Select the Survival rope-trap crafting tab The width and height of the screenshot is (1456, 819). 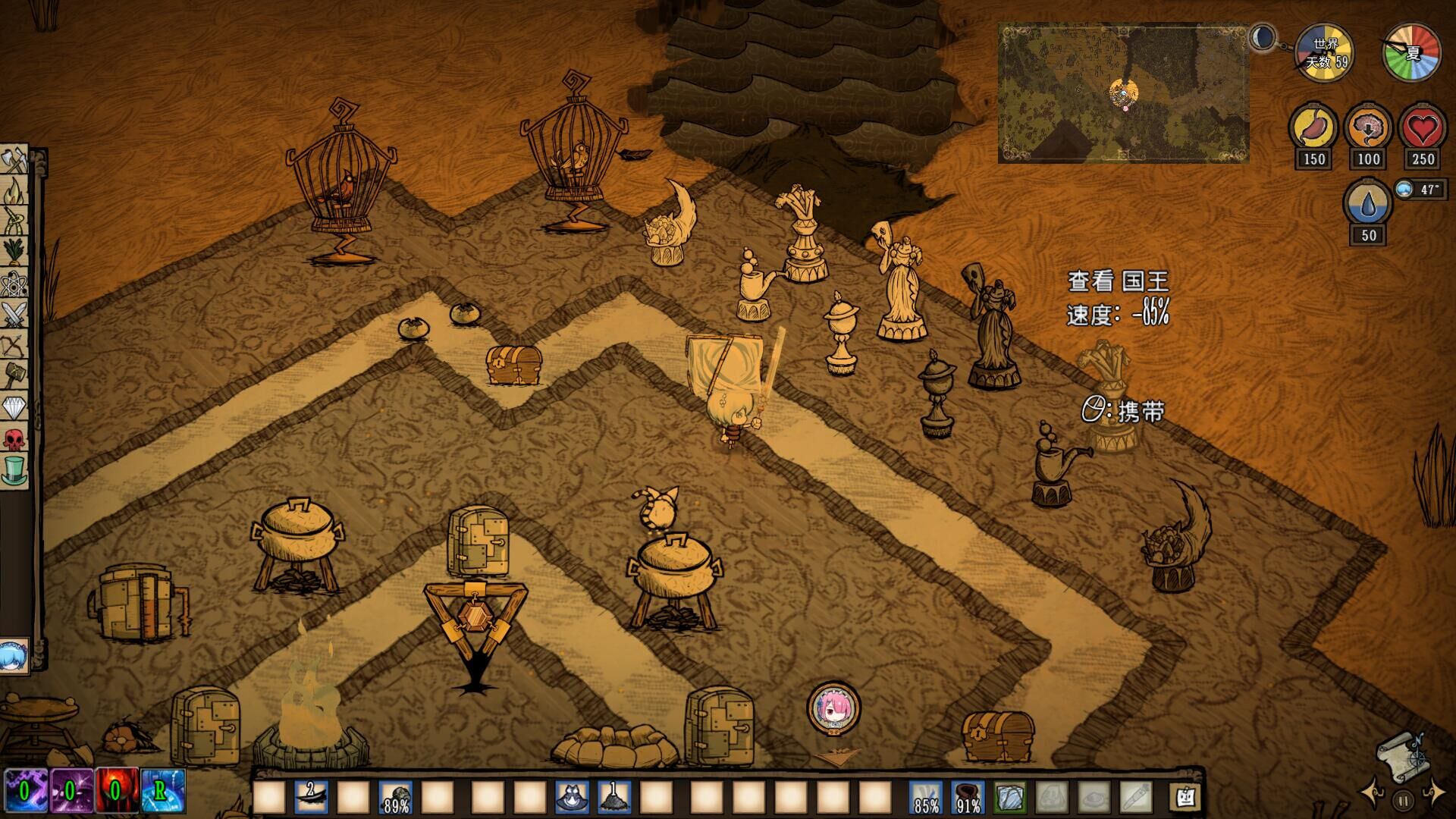click(14, 221)
